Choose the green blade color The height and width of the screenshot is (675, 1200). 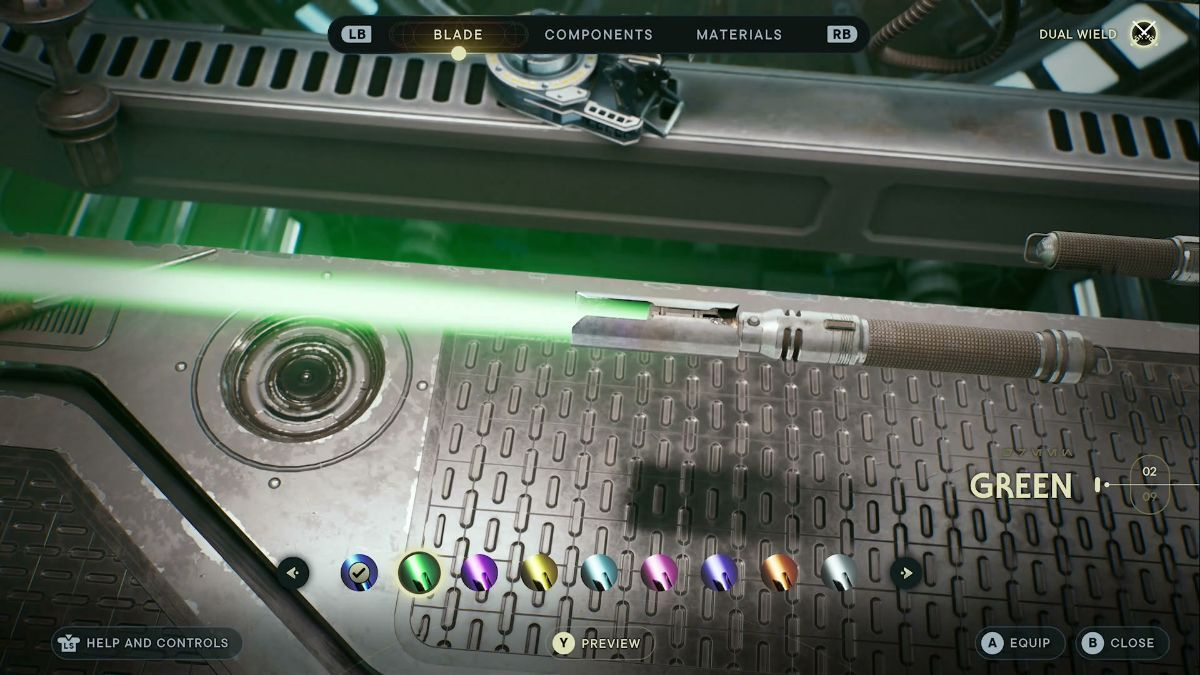[x=419, y=573]
